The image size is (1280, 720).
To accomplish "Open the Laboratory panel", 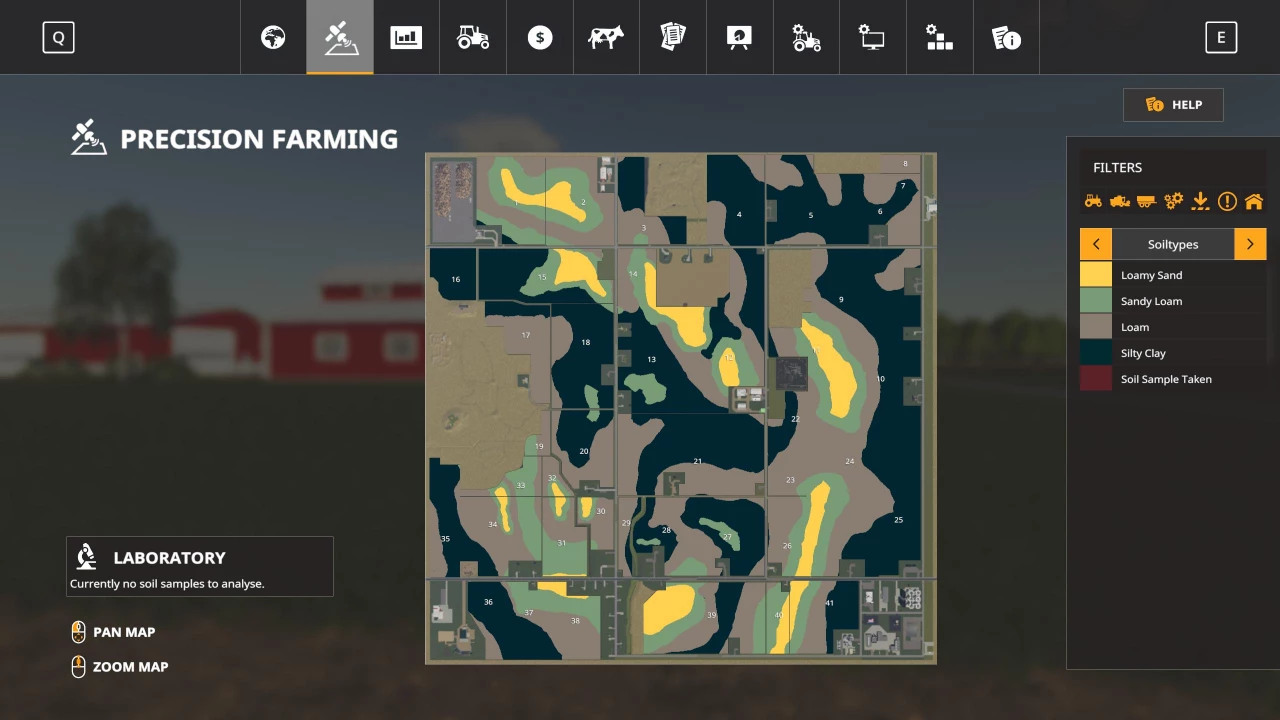I will (199, 566).
